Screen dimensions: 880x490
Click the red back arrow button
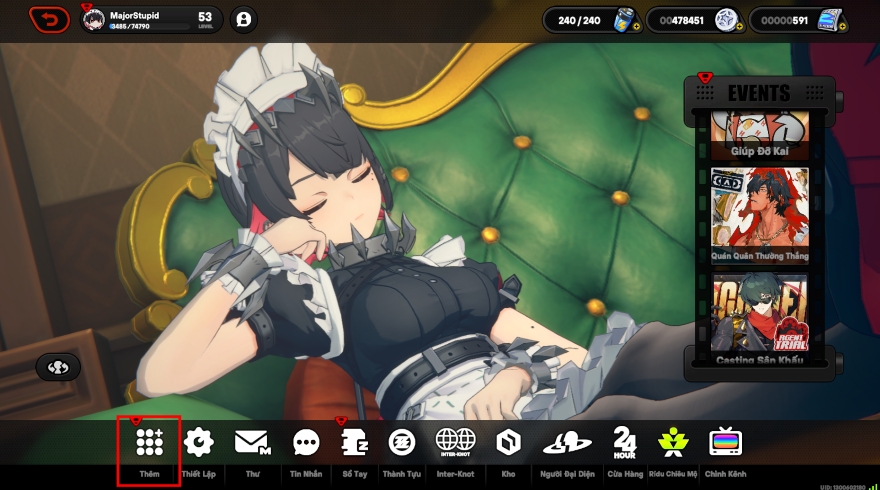coord(48,18)
